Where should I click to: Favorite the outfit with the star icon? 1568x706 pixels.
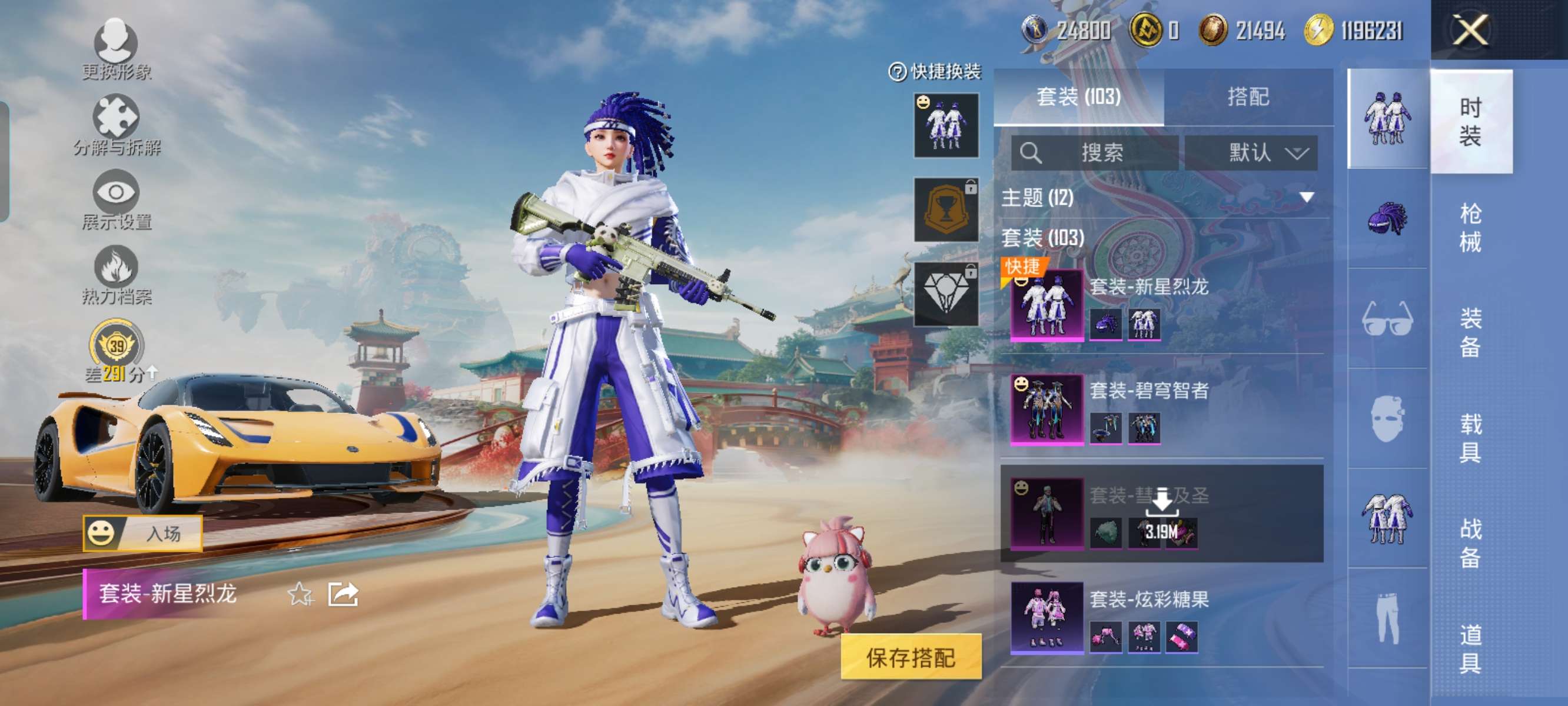click(300, 594)
